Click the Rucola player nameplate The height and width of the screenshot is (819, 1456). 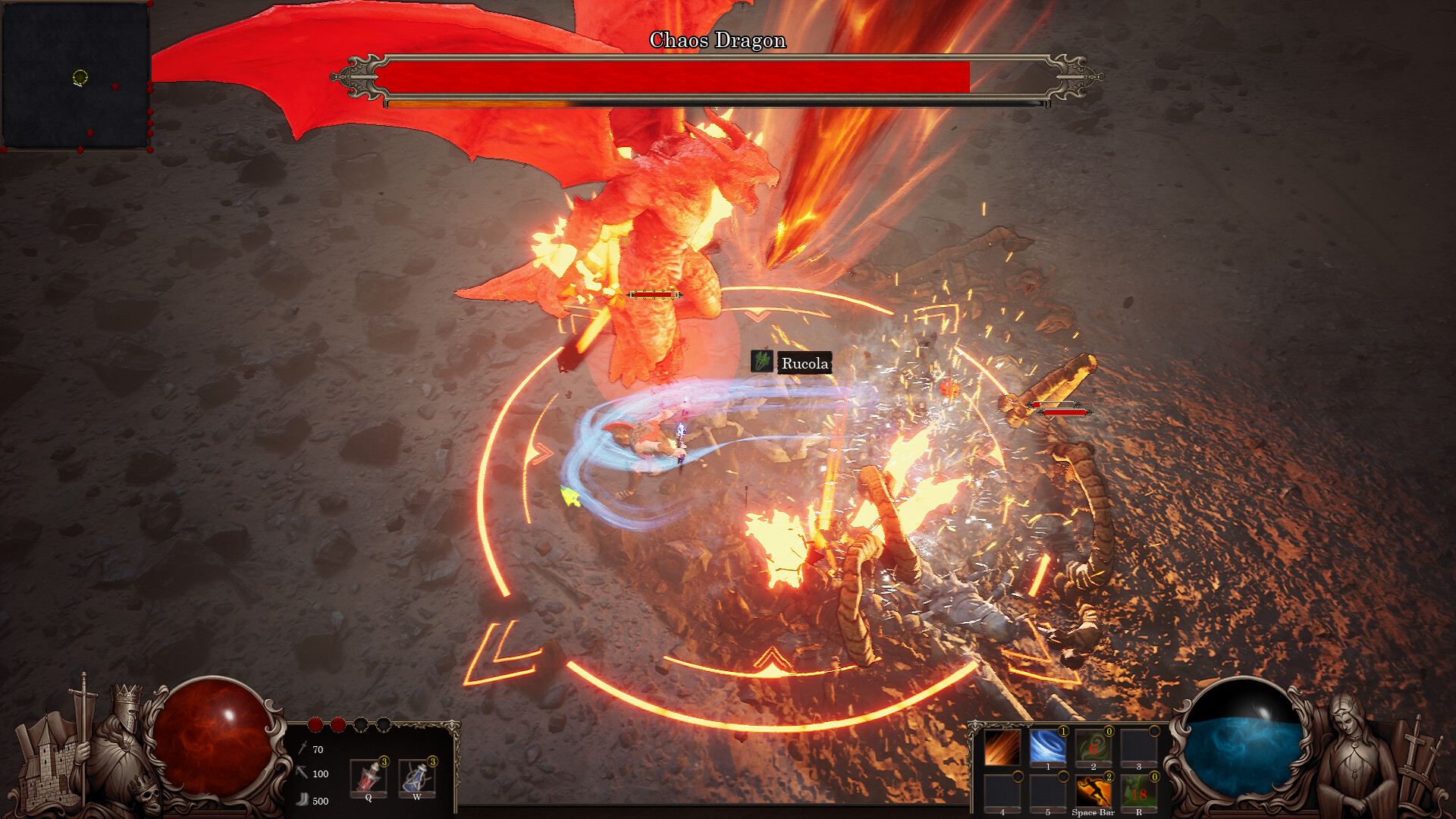click(x=804, y=363)
